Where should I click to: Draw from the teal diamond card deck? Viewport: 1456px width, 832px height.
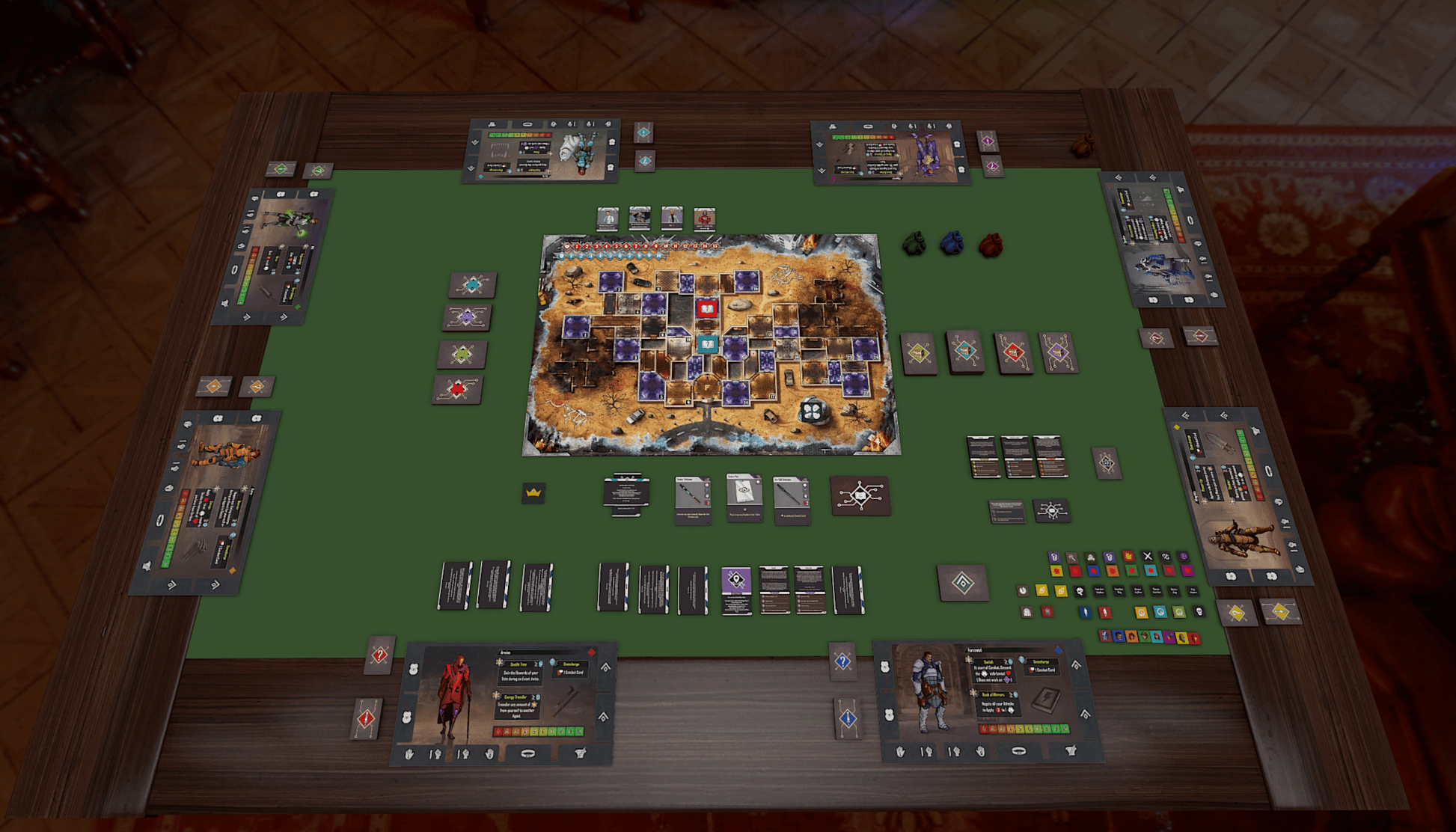tap(965, 352)
